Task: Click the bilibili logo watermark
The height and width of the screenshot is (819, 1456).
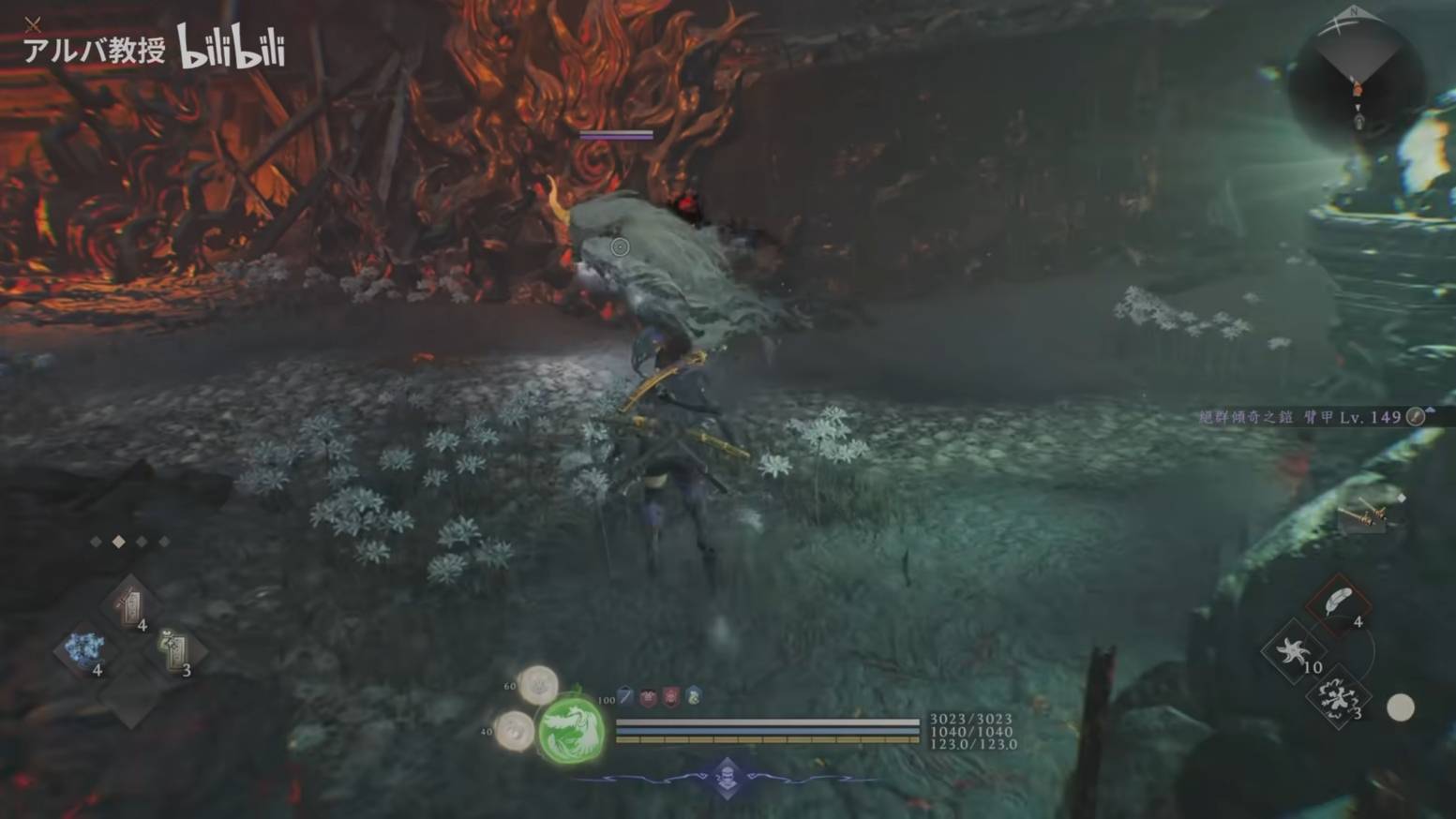Action: point(231,47)
